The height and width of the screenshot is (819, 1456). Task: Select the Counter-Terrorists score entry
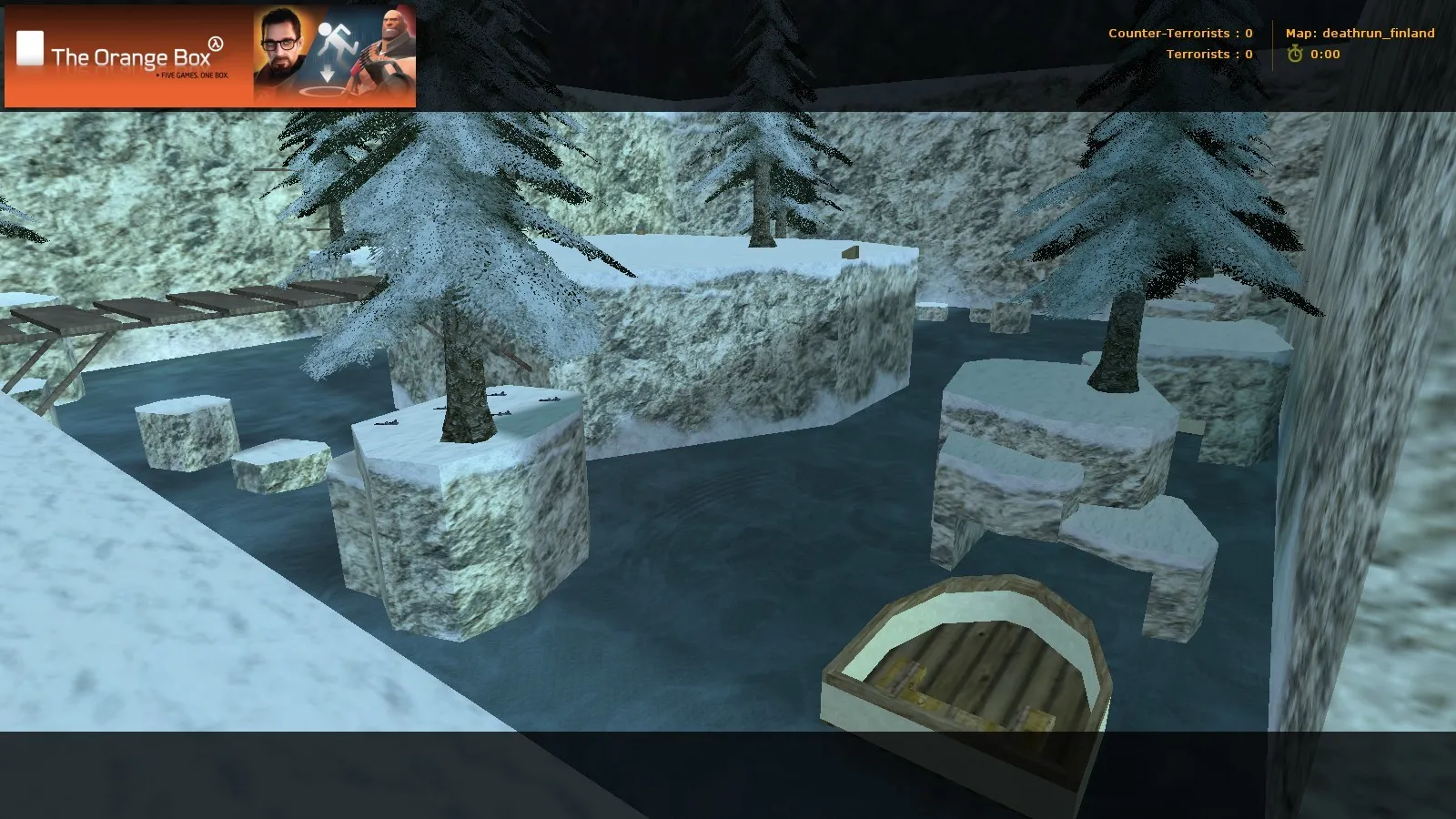pos(1178,33)
